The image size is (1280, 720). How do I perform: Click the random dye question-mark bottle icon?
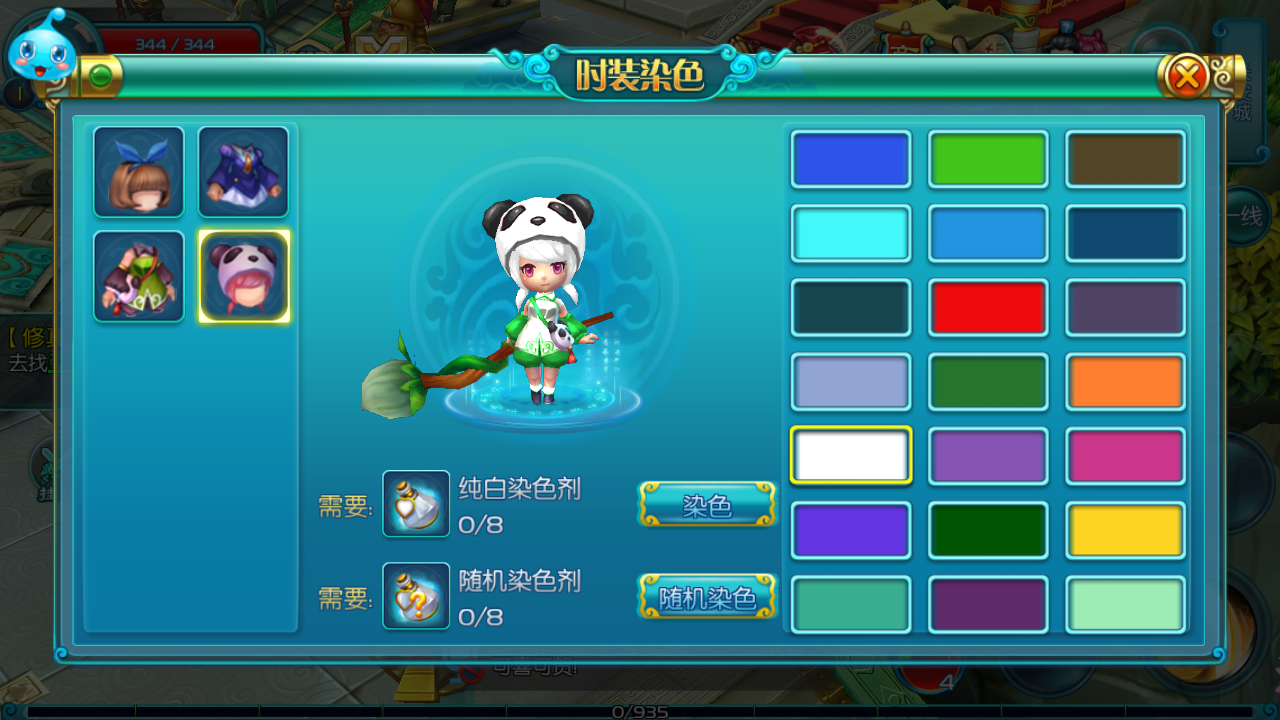(416, 596)
